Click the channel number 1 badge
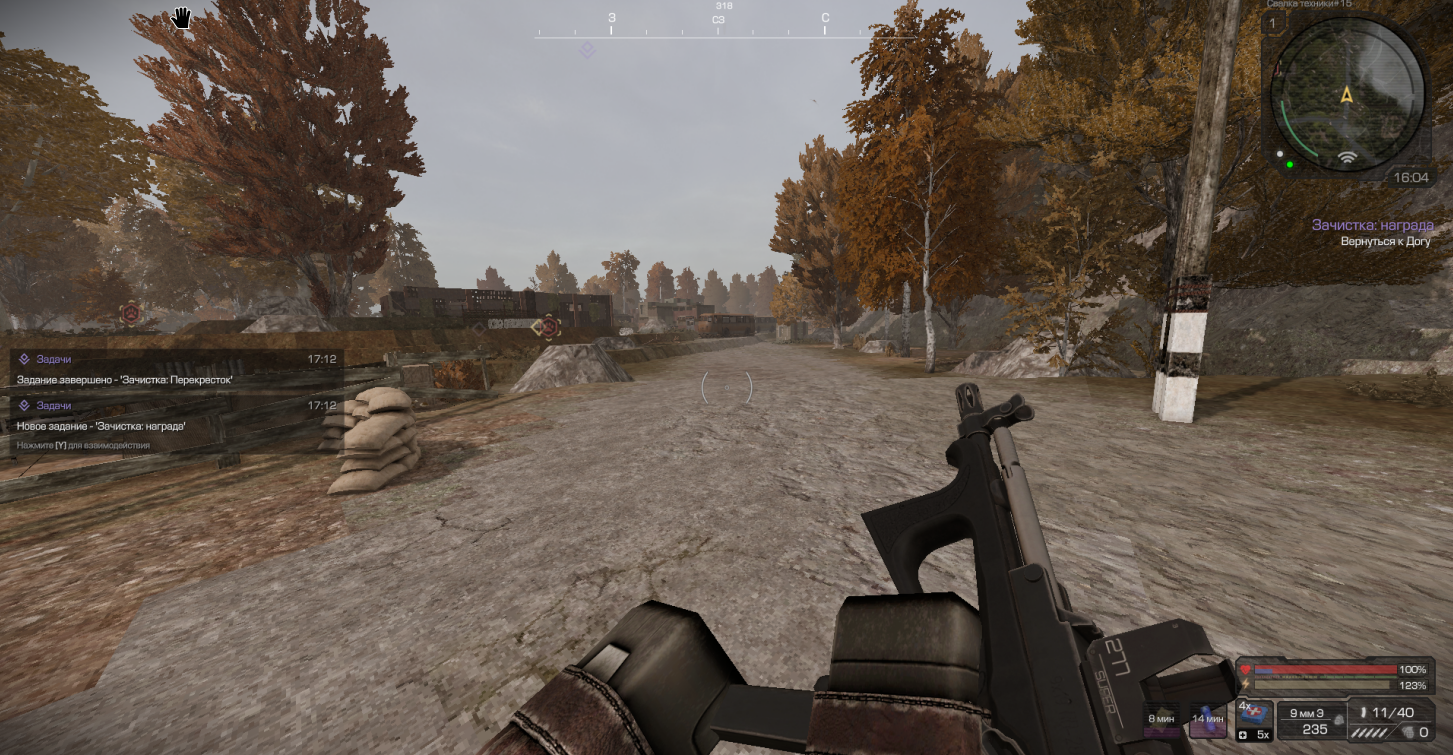1453x755 pixels. click(1273, 22)
